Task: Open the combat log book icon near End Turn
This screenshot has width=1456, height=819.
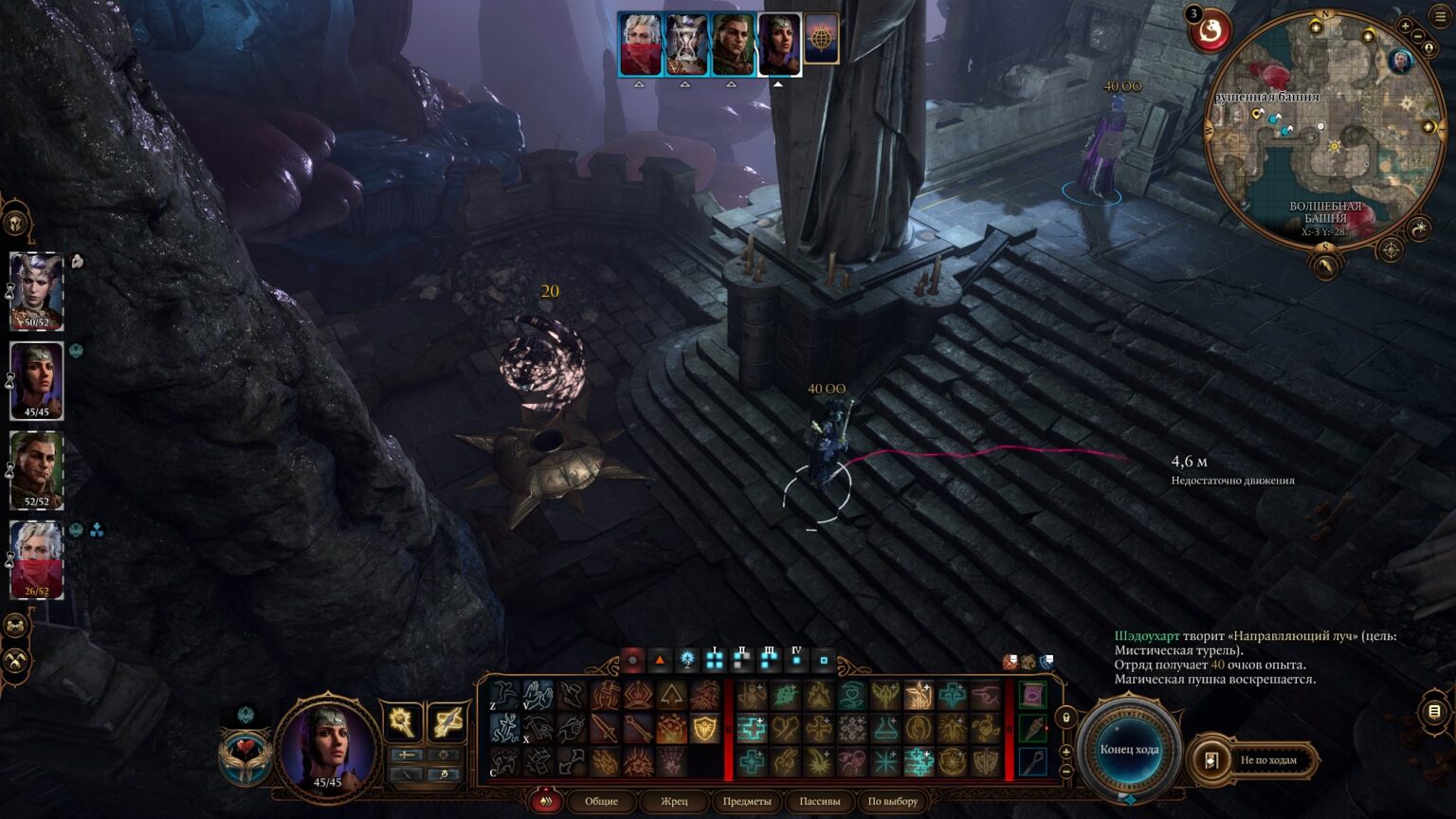Action: pos(1434,712)
